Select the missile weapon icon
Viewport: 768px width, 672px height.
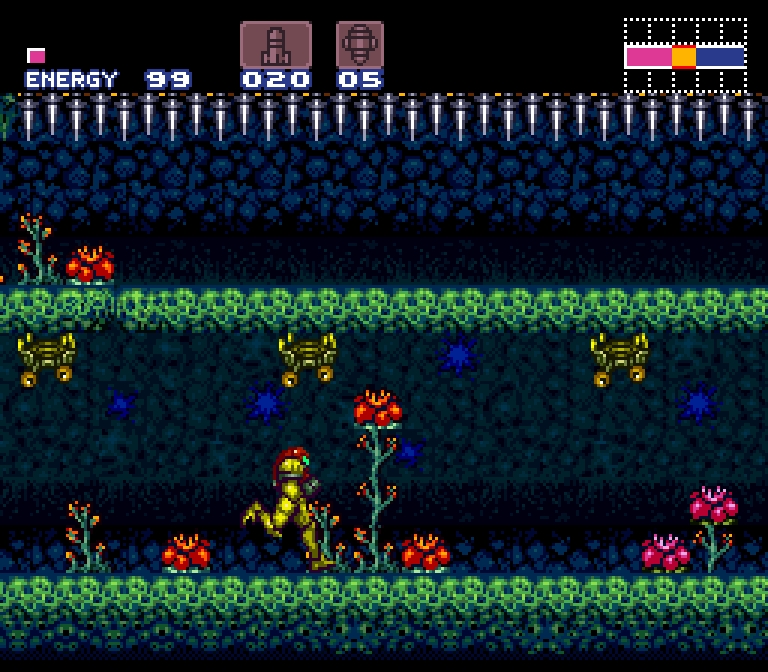(x=275, y=45)
